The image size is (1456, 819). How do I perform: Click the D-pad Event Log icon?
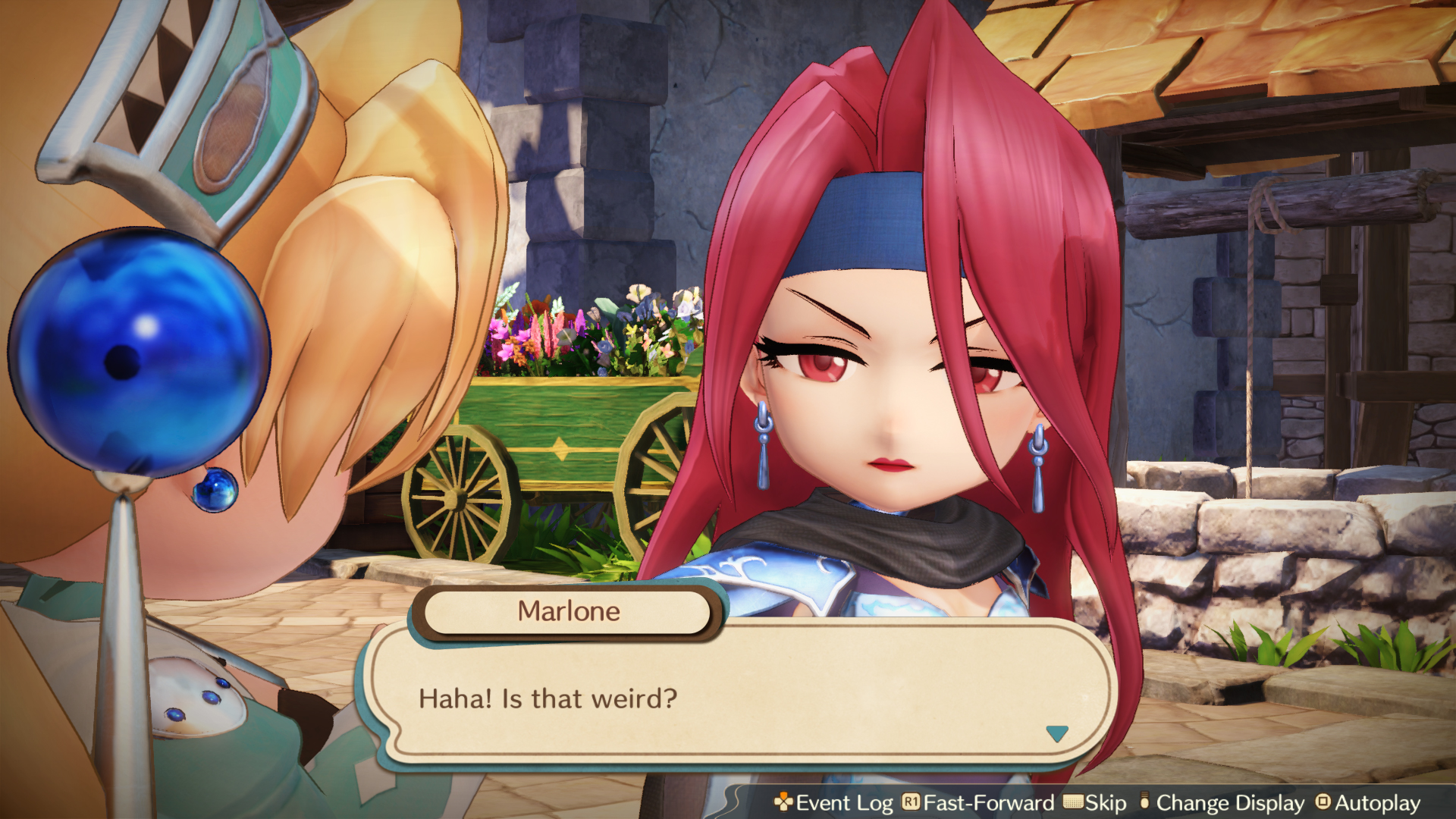point(783,802)
